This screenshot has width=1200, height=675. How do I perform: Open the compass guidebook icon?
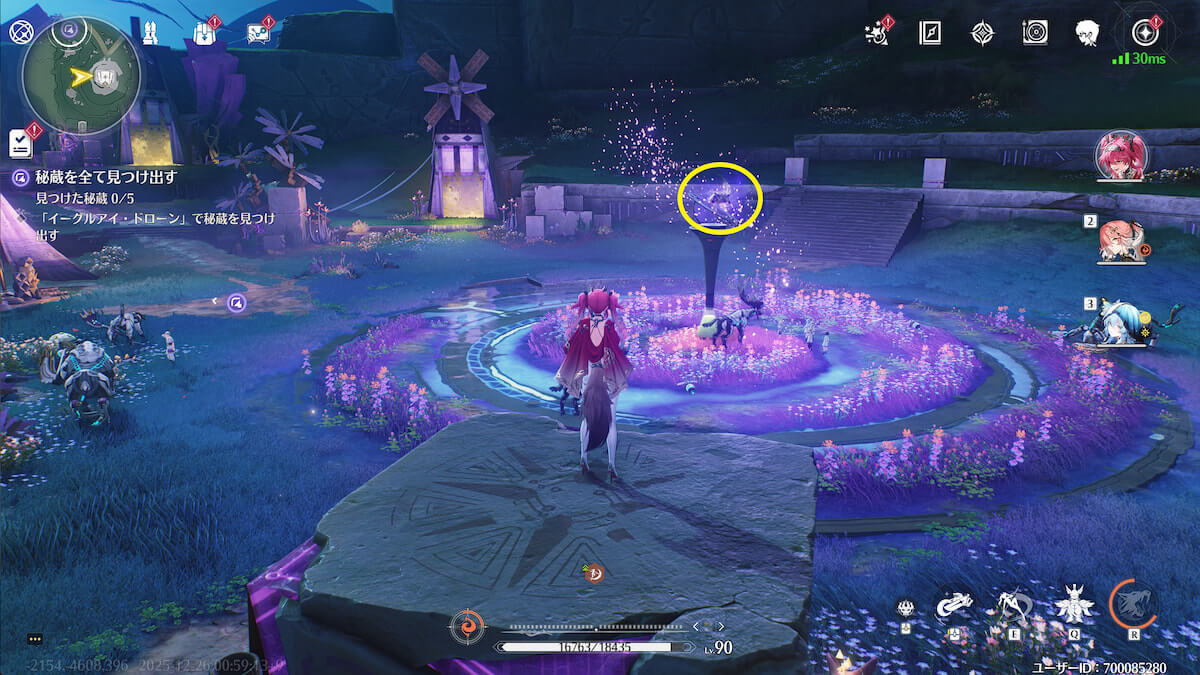930,33
